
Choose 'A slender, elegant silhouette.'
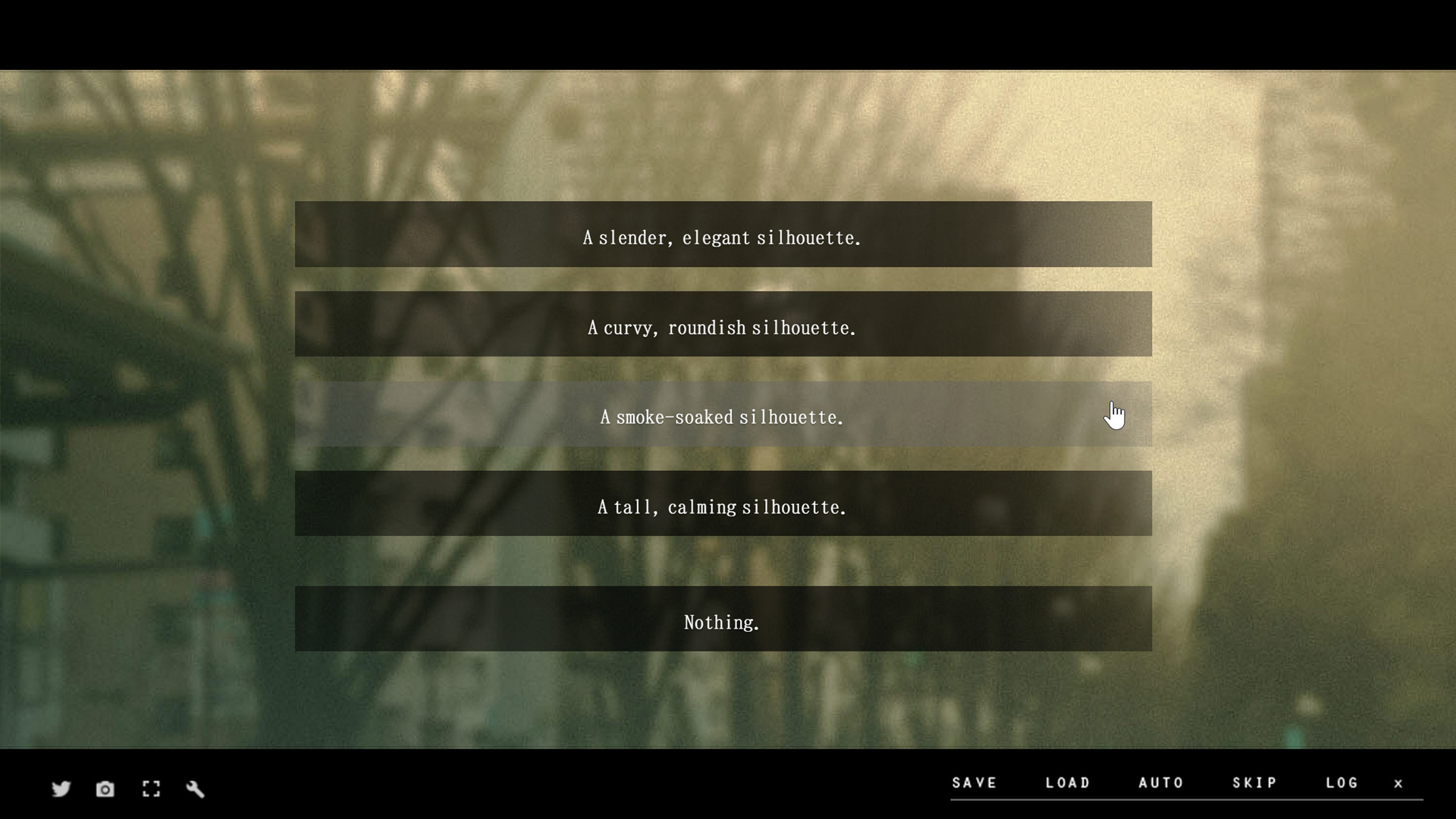[x=722, y=236]
